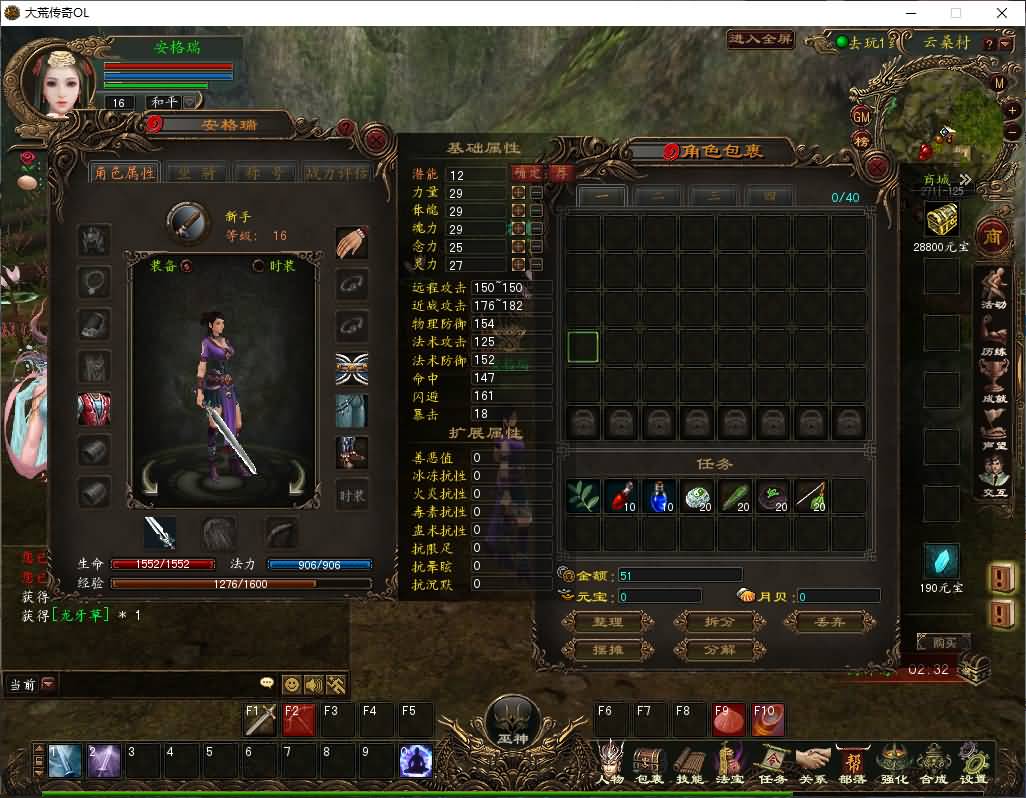Viewport: 1026px width, 798px height.
Task: Open the 任务 quest scroll icon
Action: click(x=772, y=765)
